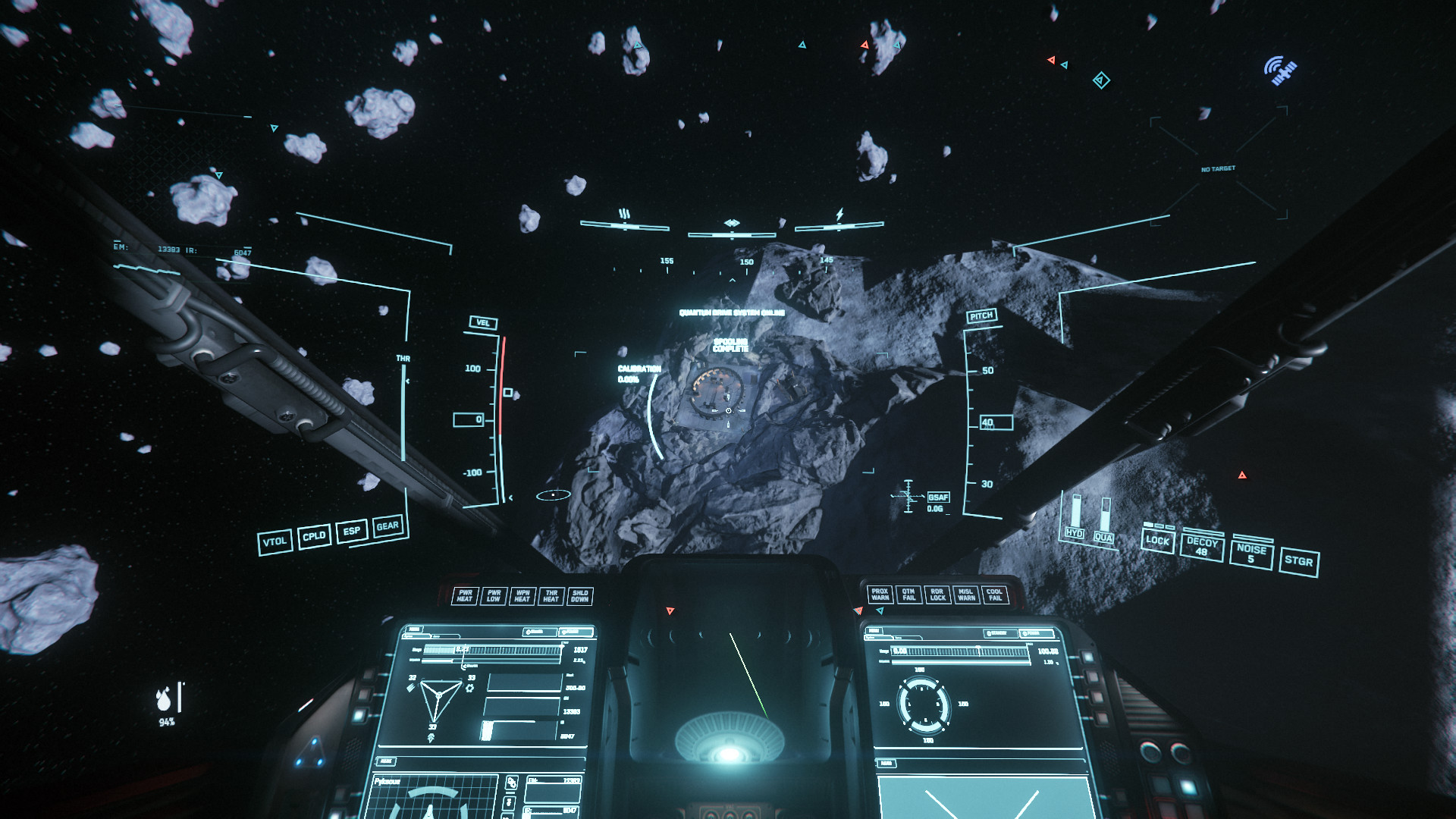The image size is (1456, 819).
Task: Select the circular shield display on right screen
Action: [x=923, y=704]
